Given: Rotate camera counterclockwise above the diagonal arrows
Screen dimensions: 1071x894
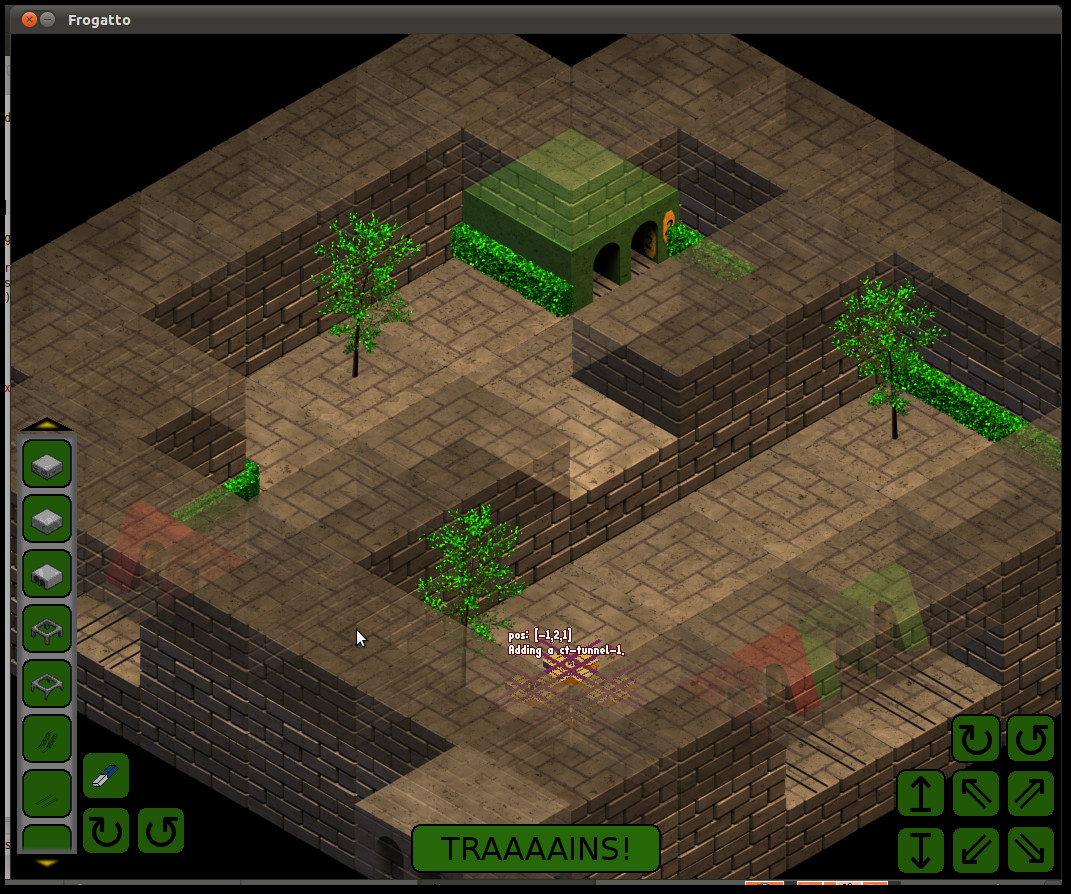Looking at the screenshot, I should pos(1030,740).
